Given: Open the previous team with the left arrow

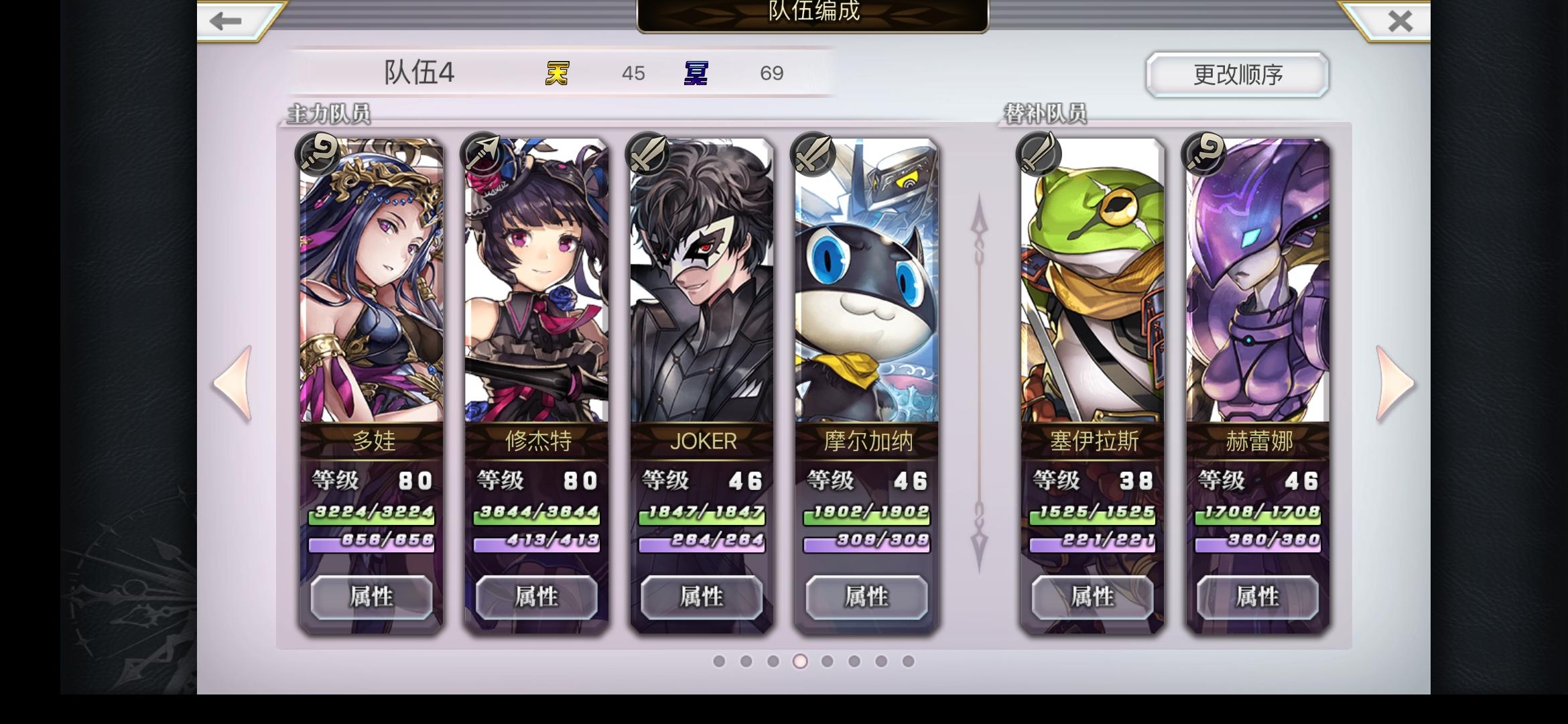Looking at the screenshot, I should 233,383.
